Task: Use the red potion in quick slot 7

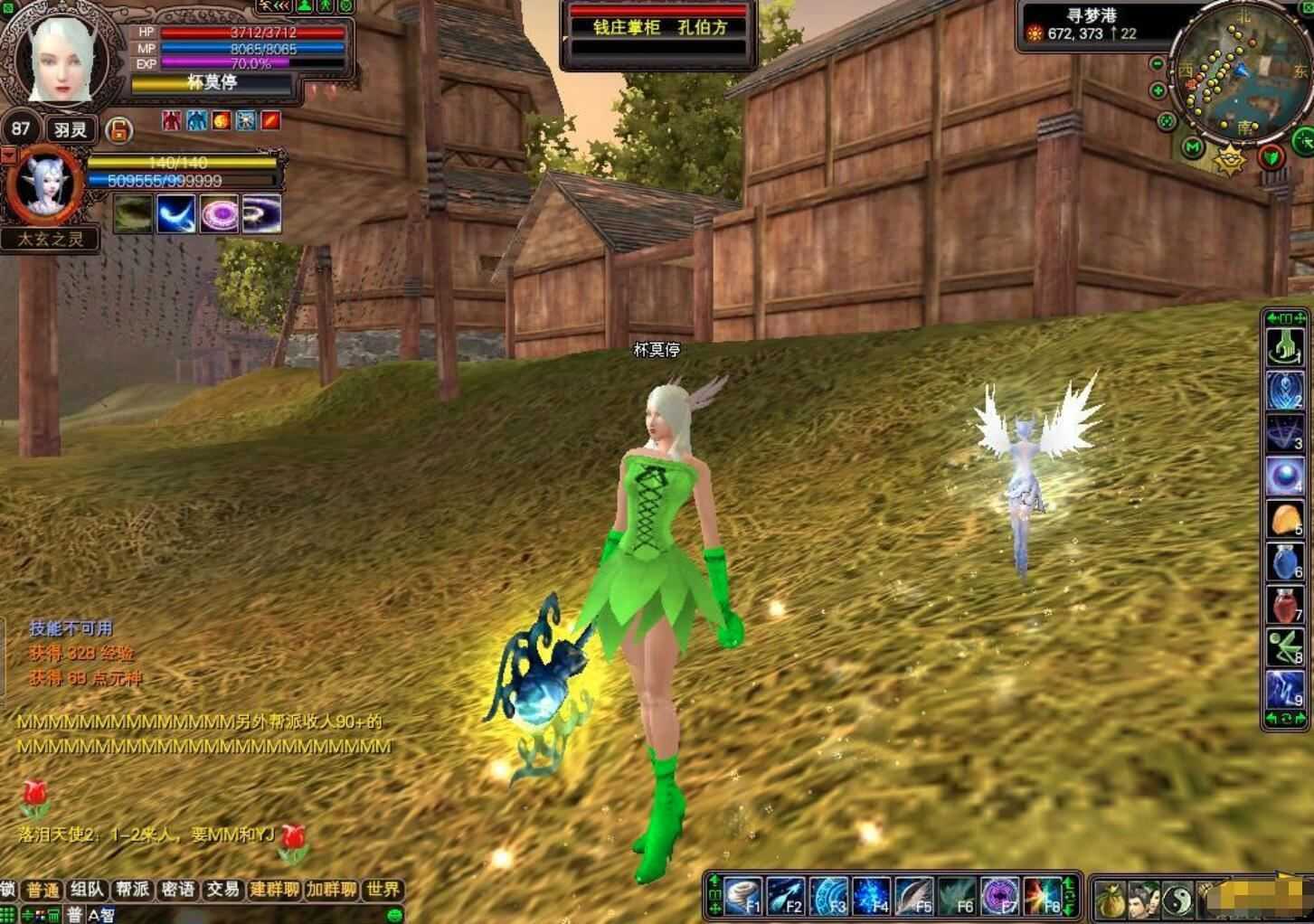Action: (x=1284, y=605)
